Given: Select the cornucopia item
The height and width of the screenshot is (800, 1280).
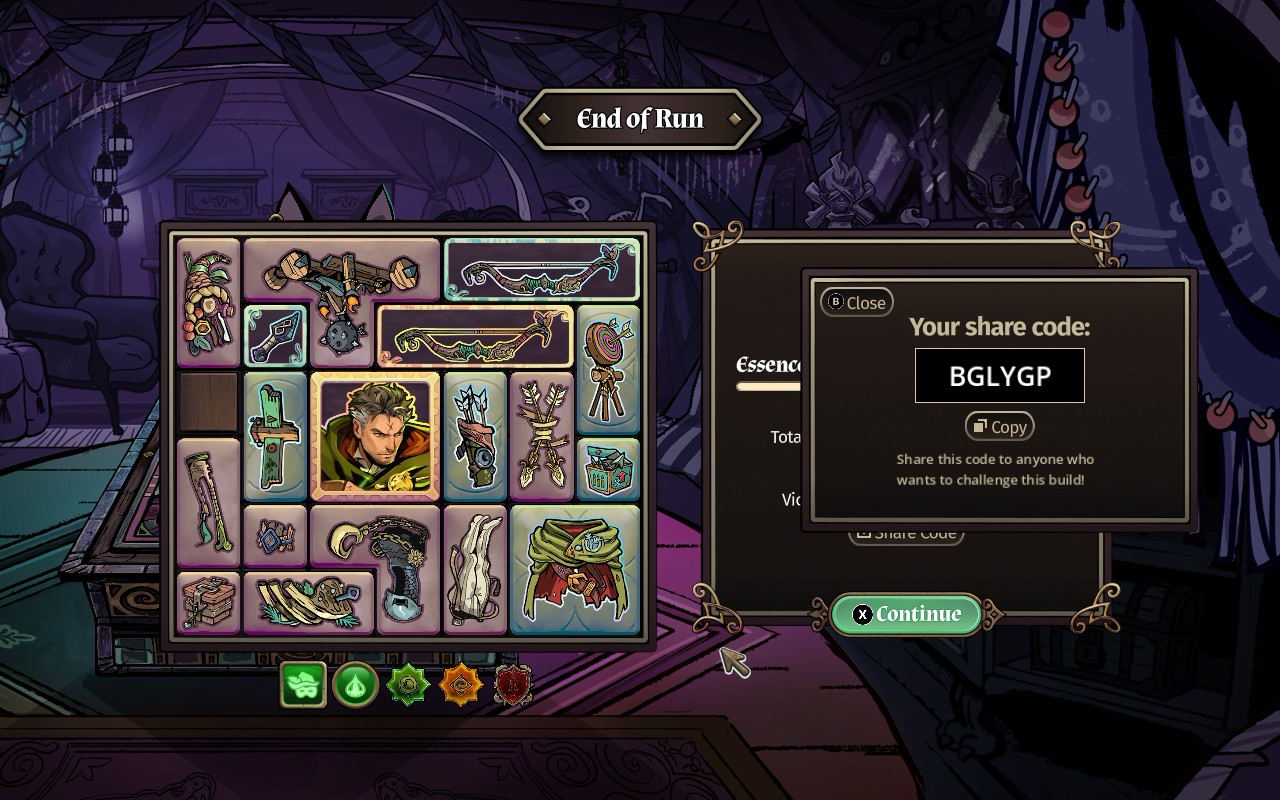Looking at the screenshot, I should 208,301.
